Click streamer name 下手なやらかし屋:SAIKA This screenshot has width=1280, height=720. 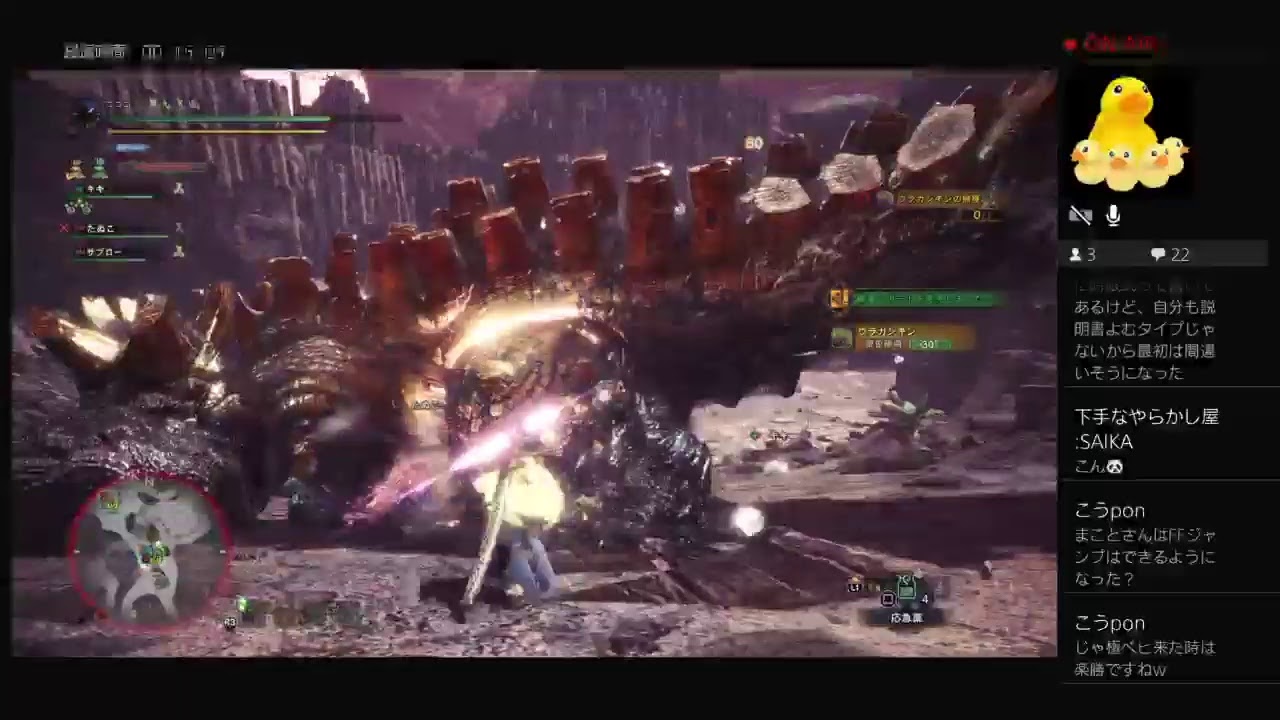tap(1146, 428)
